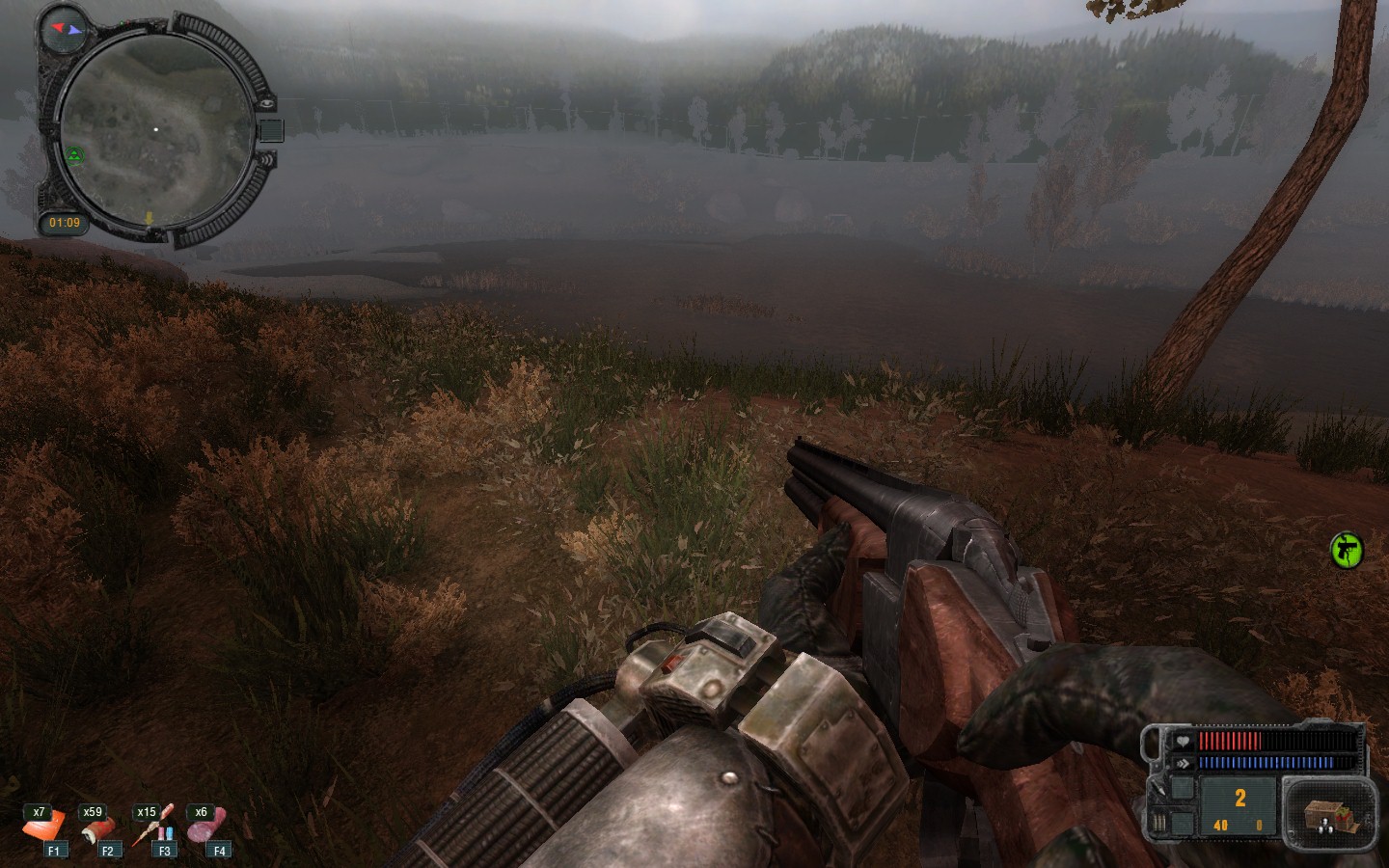Click the circular minimap

coord(154,130)
